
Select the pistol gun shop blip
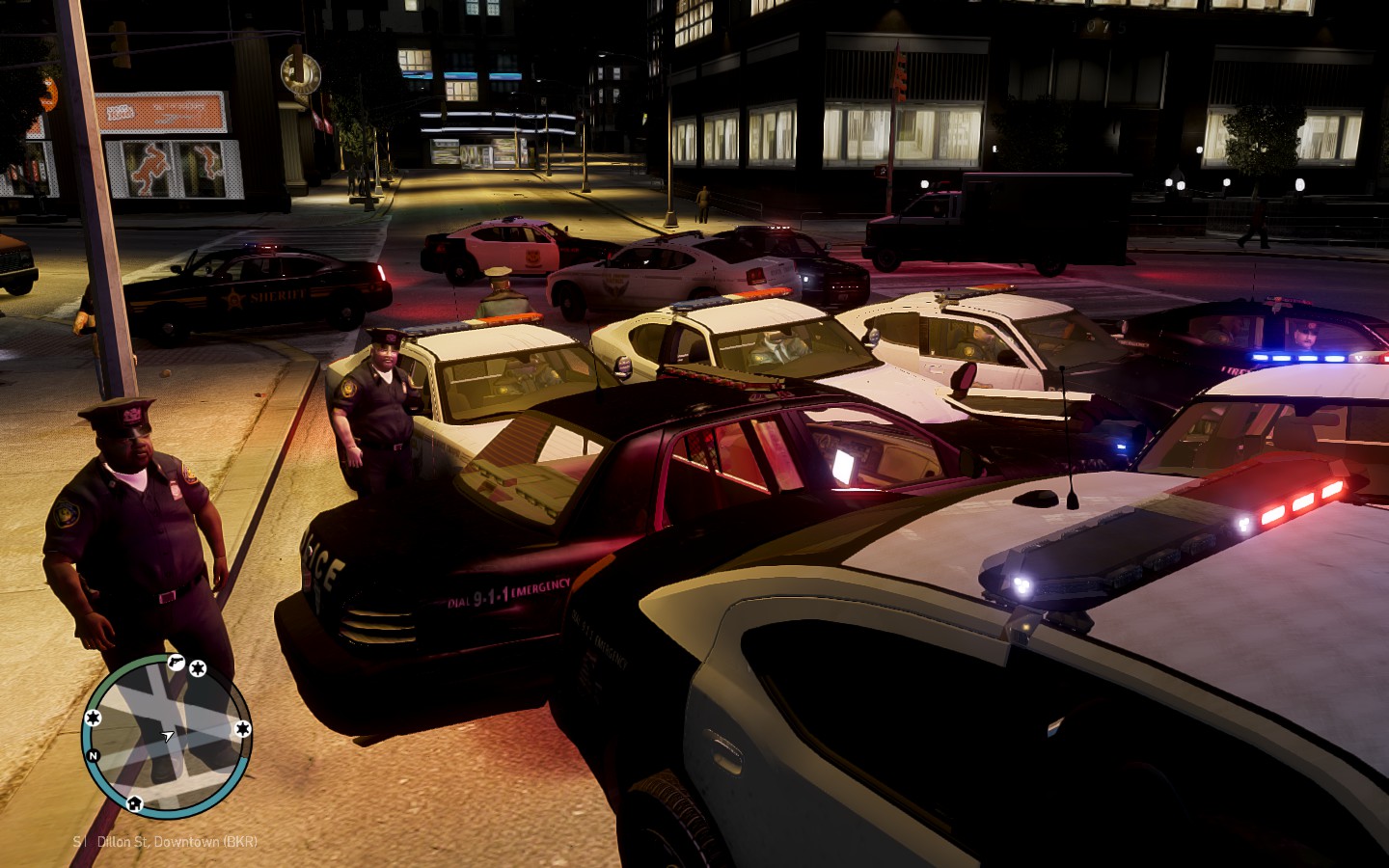(x=176, y=662)
